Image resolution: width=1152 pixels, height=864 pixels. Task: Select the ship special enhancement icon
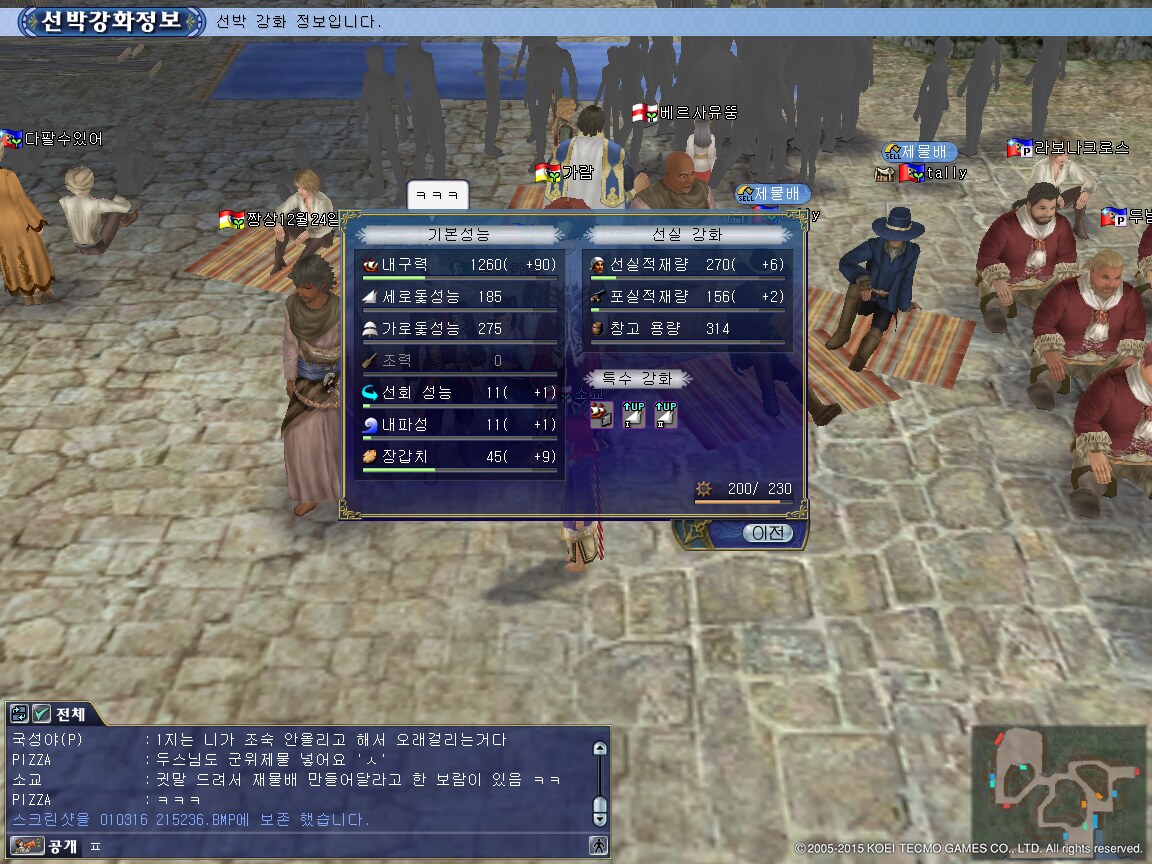[x=601, y=415]
